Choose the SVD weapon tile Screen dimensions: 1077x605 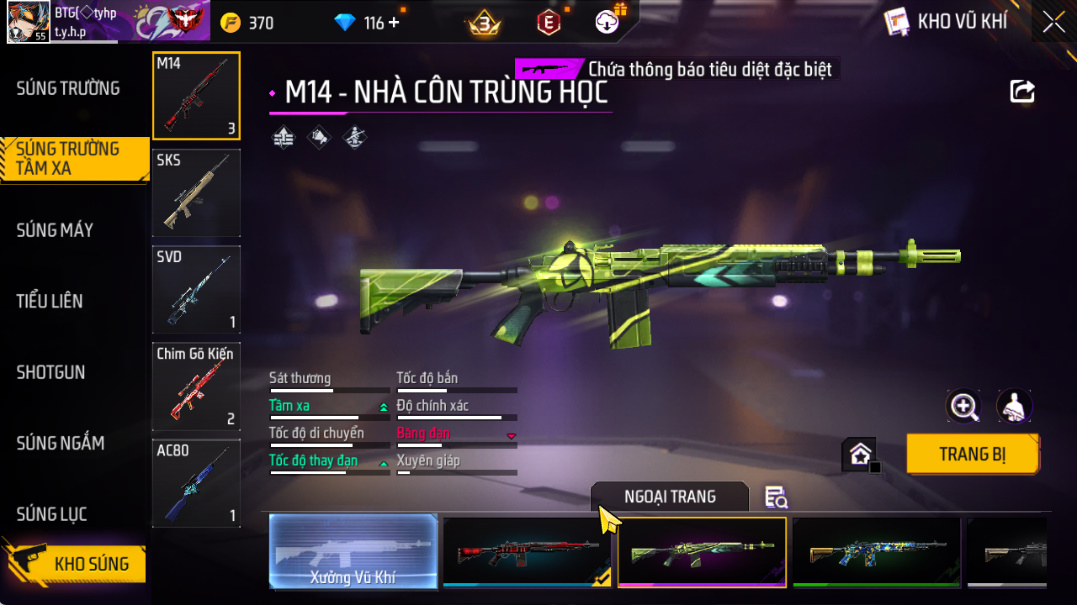coord(196,289)
